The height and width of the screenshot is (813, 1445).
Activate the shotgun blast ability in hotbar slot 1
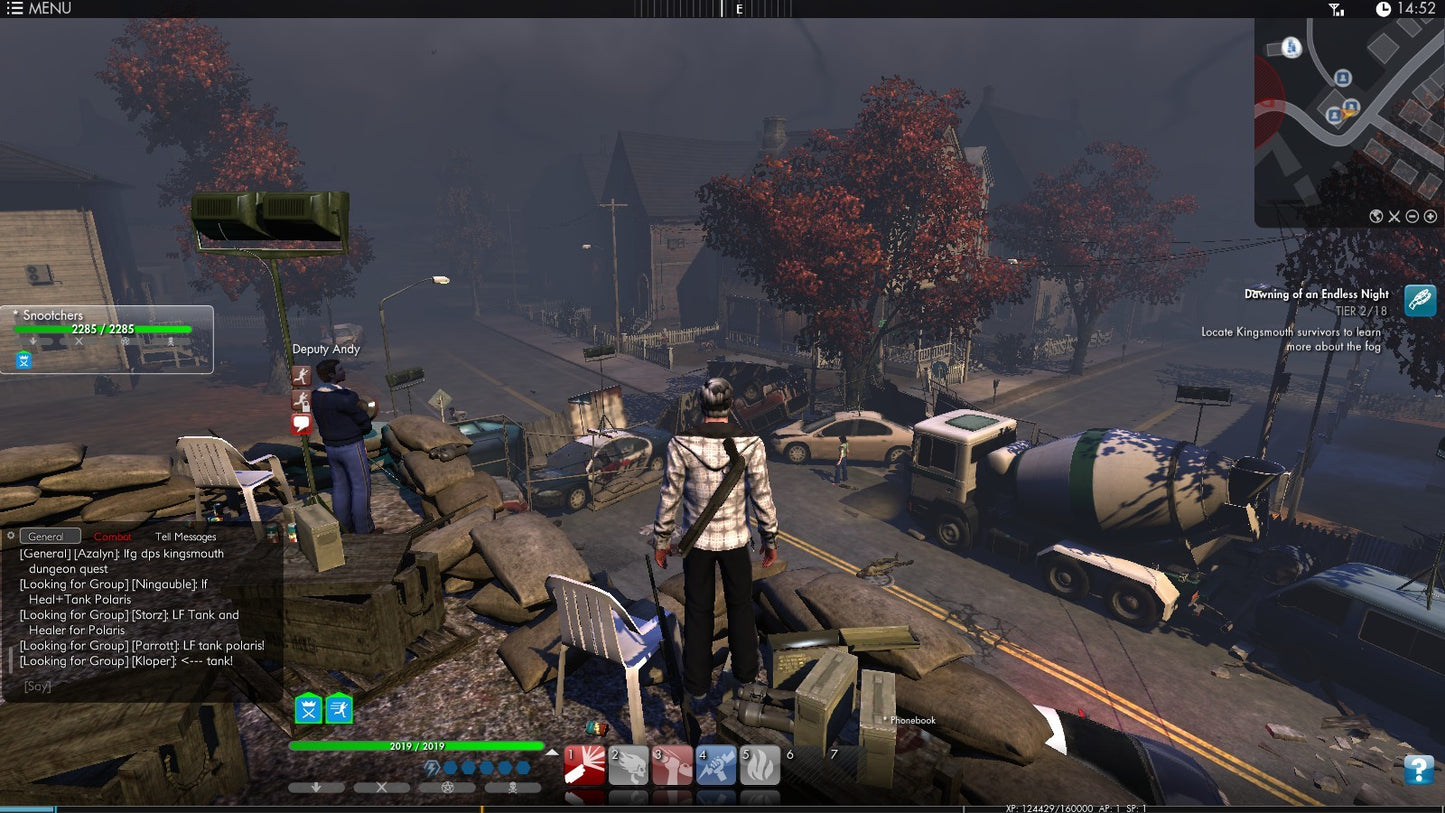point(585,765)
